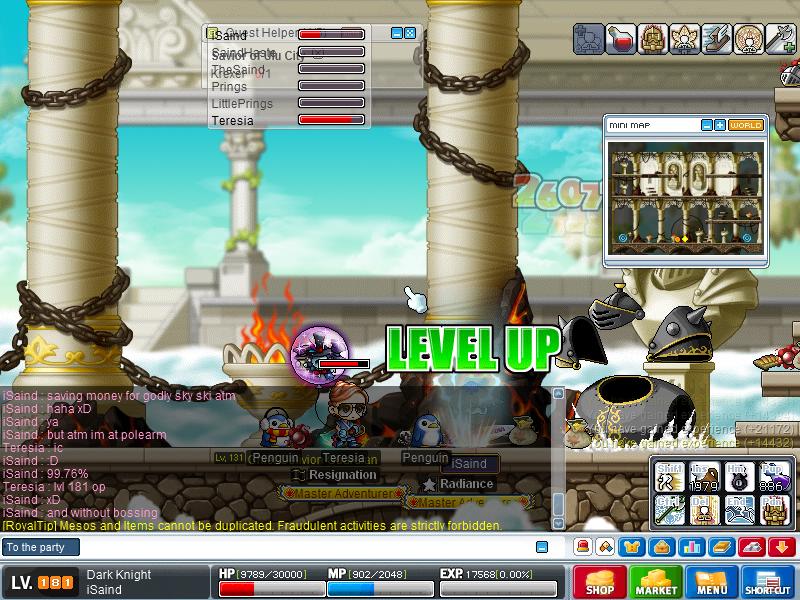This screenshot has height=600, width=800.
Task: Open the SHORT CUT panel
Action: click(767, 583)
